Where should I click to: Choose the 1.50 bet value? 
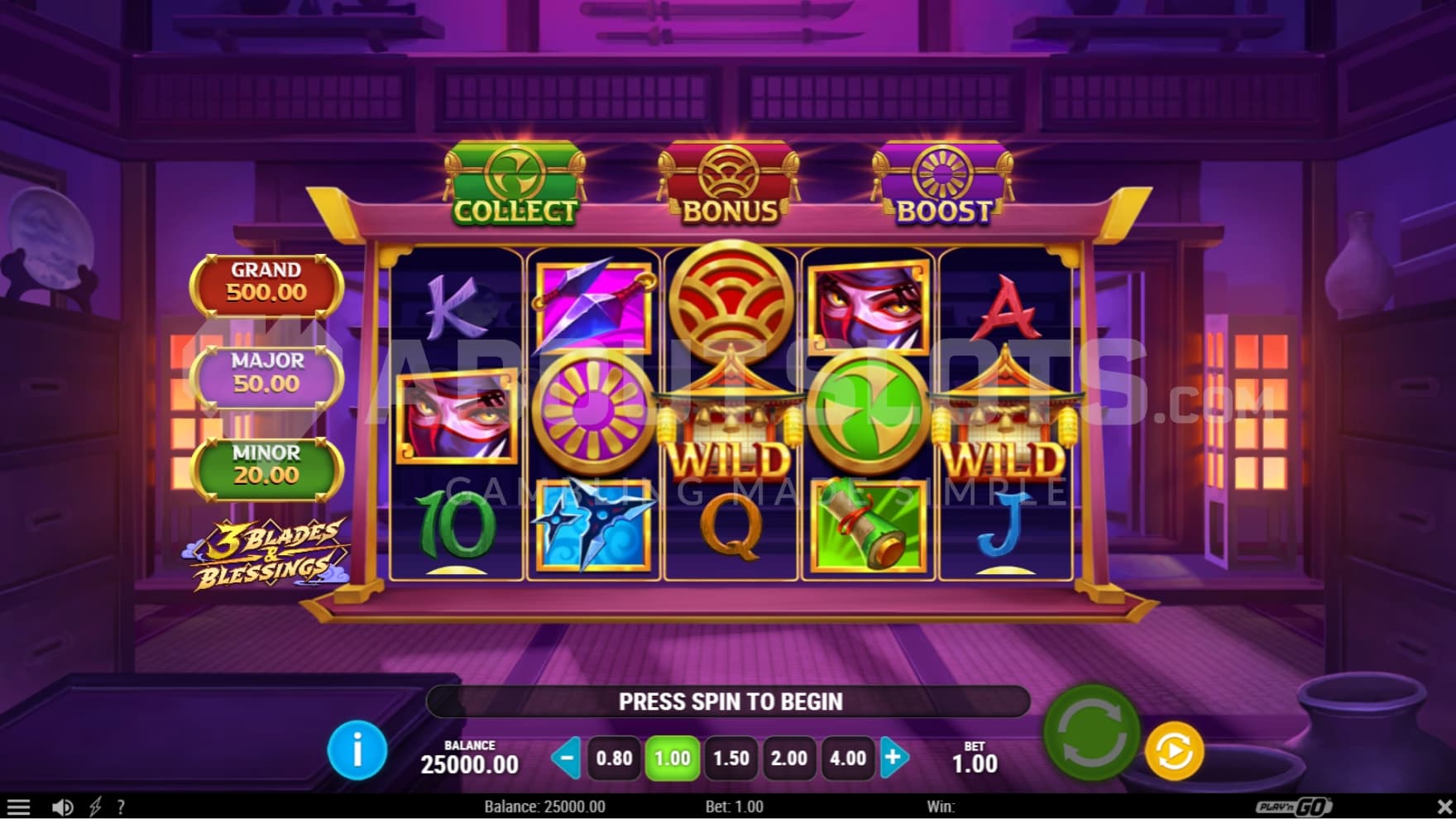click(730, 758)
